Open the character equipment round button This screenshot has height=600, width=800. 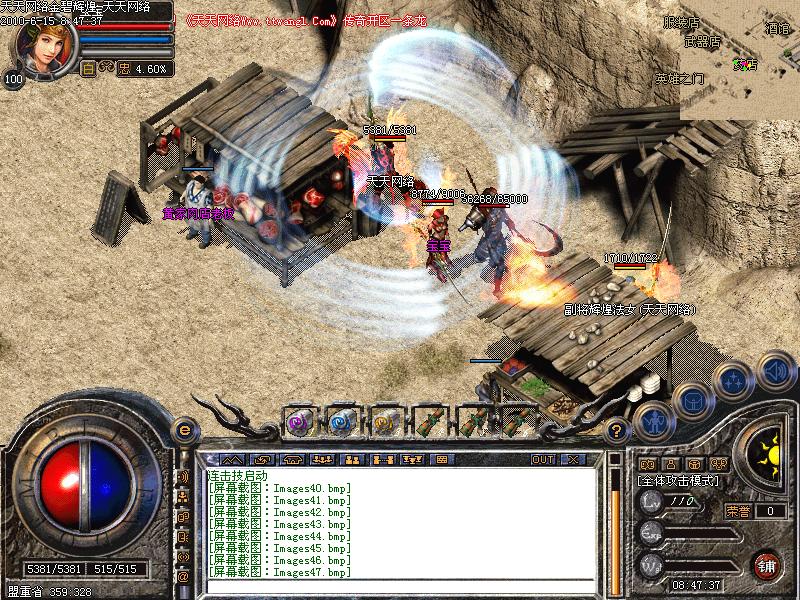pos(655,421)
